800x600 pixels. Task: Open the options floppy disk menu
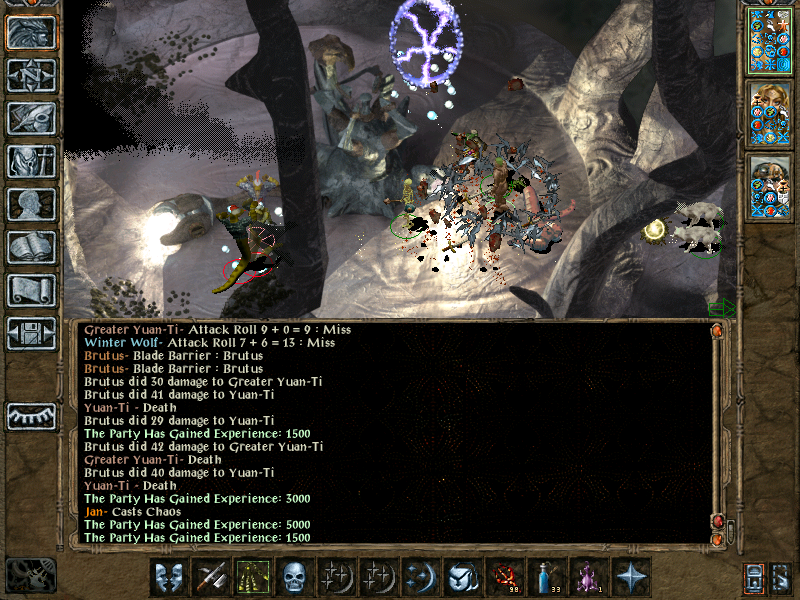(31, 333)
